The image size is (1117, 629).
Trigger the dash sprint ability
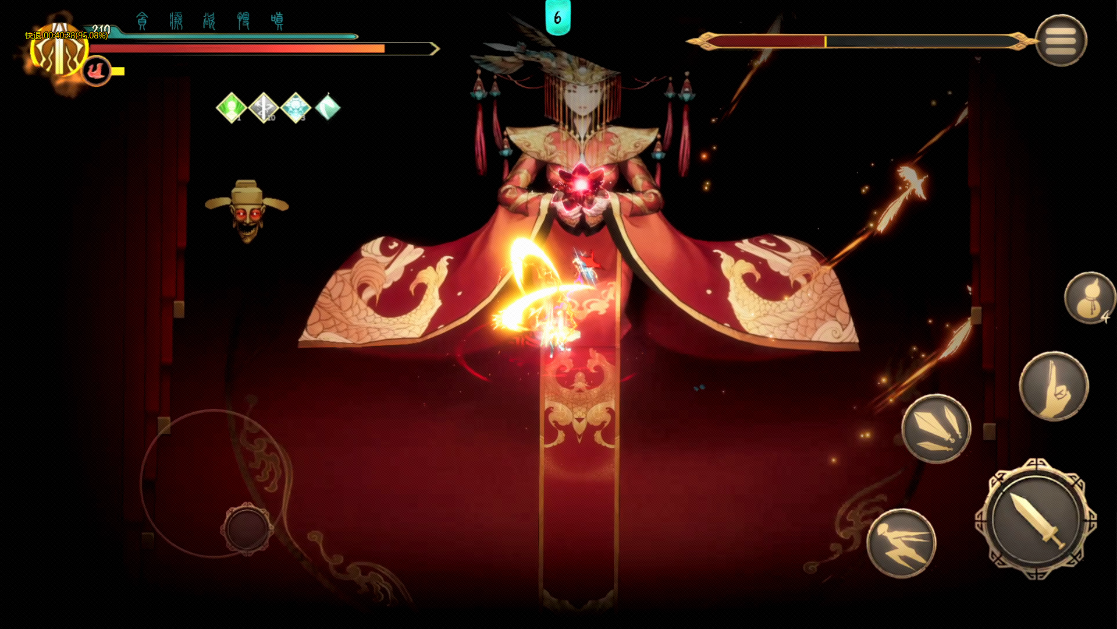click(901, 543)
